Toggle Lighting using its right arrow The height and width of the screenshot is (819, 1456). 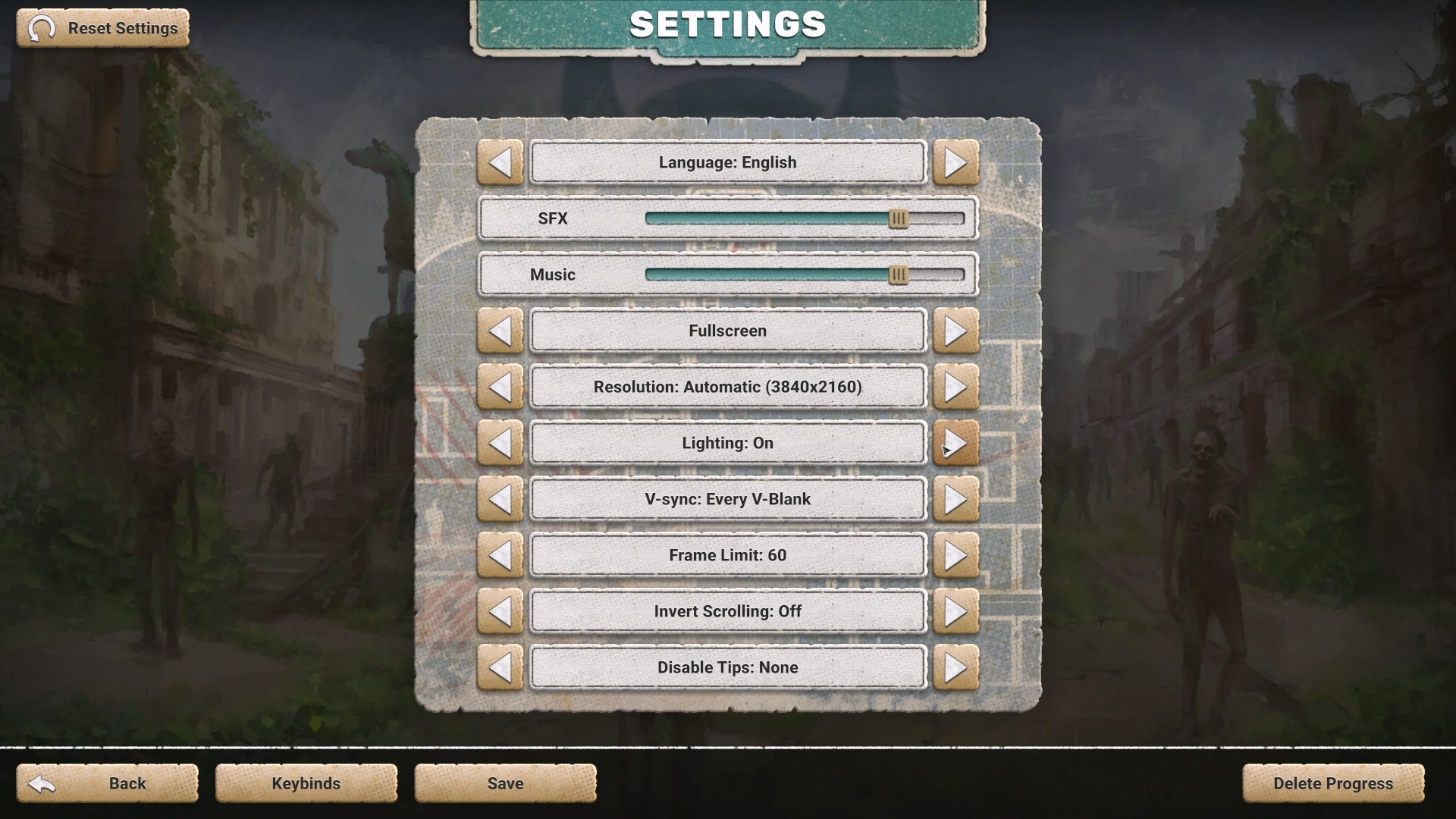(x=955, y=443)
